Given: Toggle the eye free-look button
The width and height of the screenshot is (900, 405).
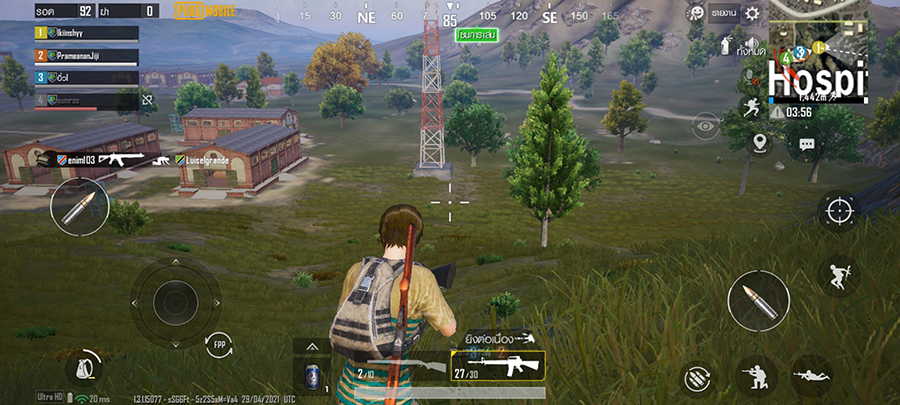Looking at the screenshot, I should tap(706, 124).
